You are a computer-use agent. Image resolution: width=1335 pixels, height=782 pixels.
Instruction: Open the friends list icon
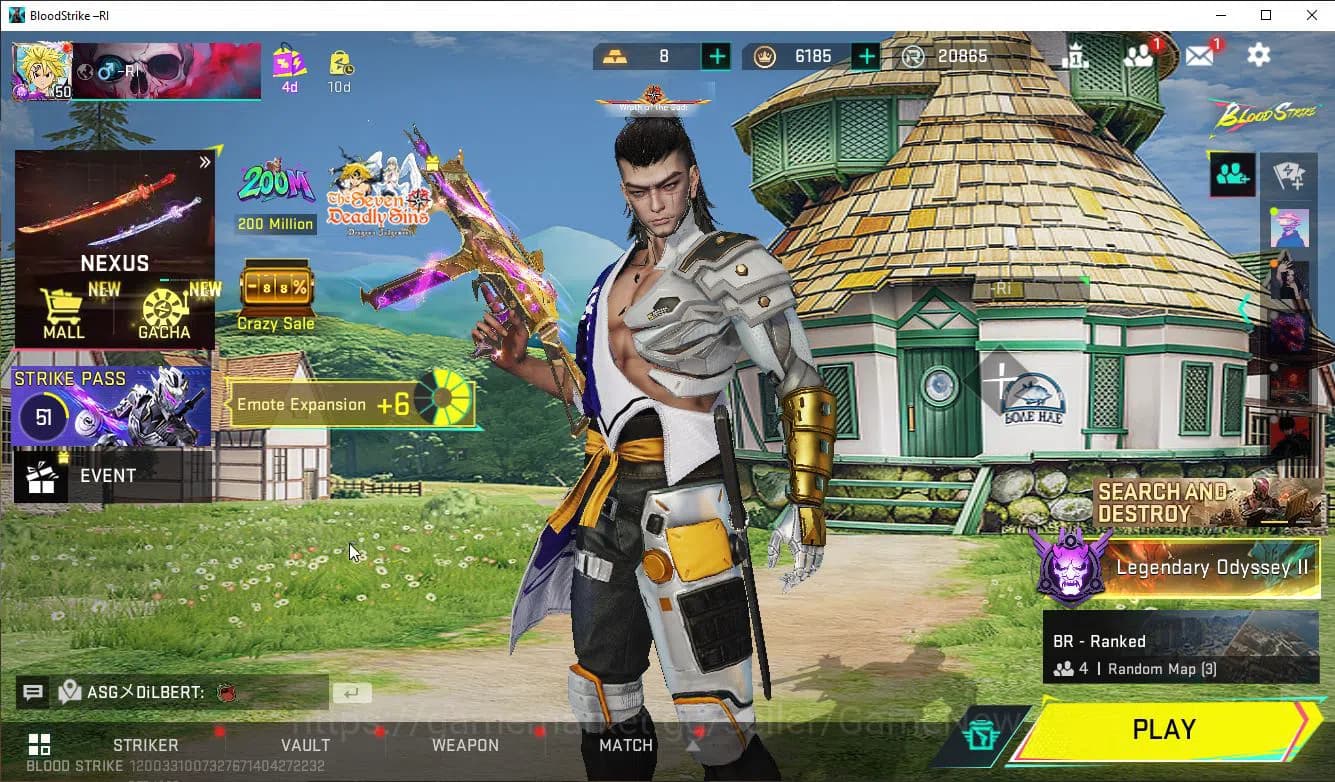coord(1139,55)
